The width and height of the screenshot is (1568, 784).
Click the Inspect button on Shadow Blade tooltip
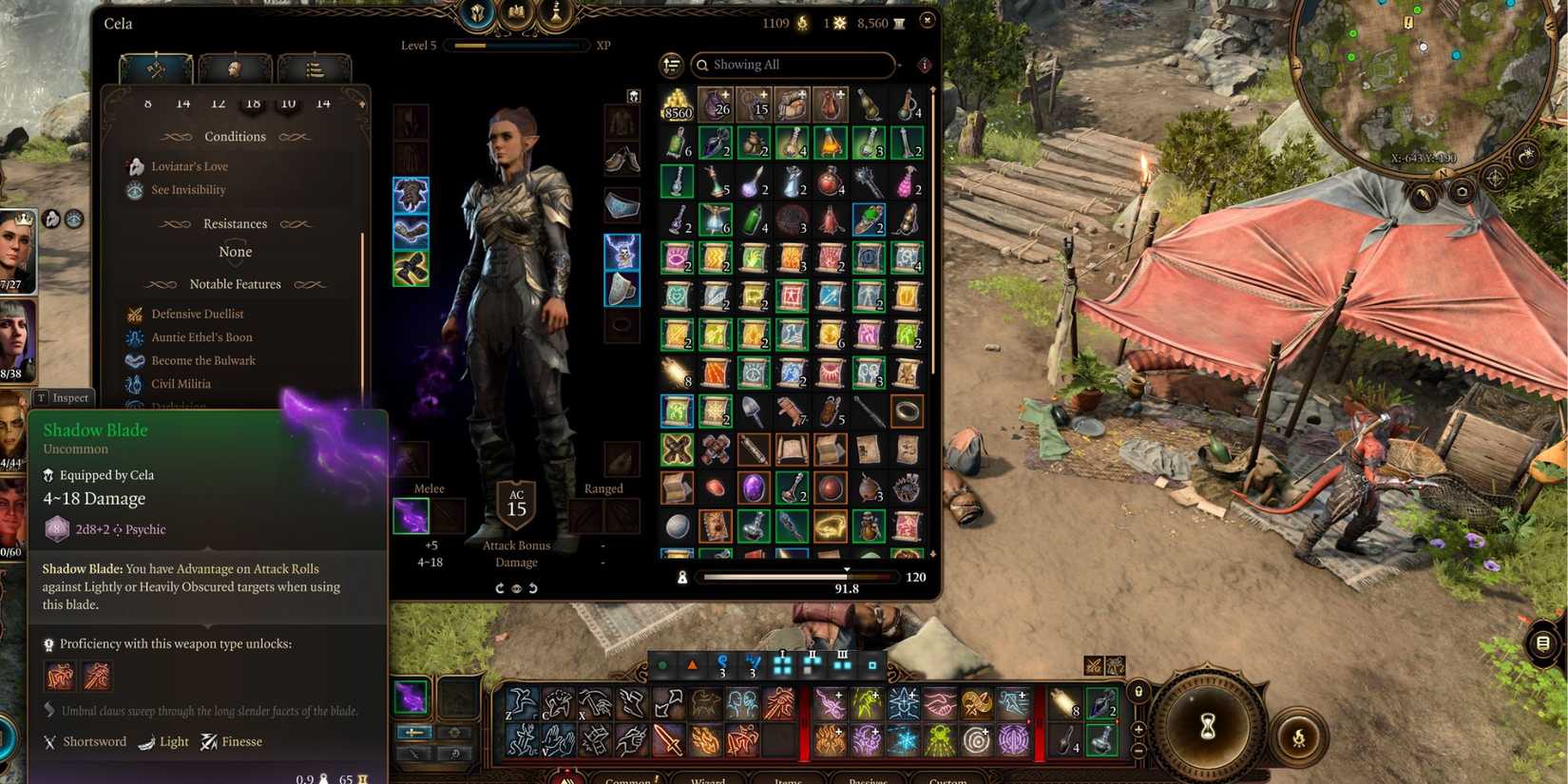point(64,397)
